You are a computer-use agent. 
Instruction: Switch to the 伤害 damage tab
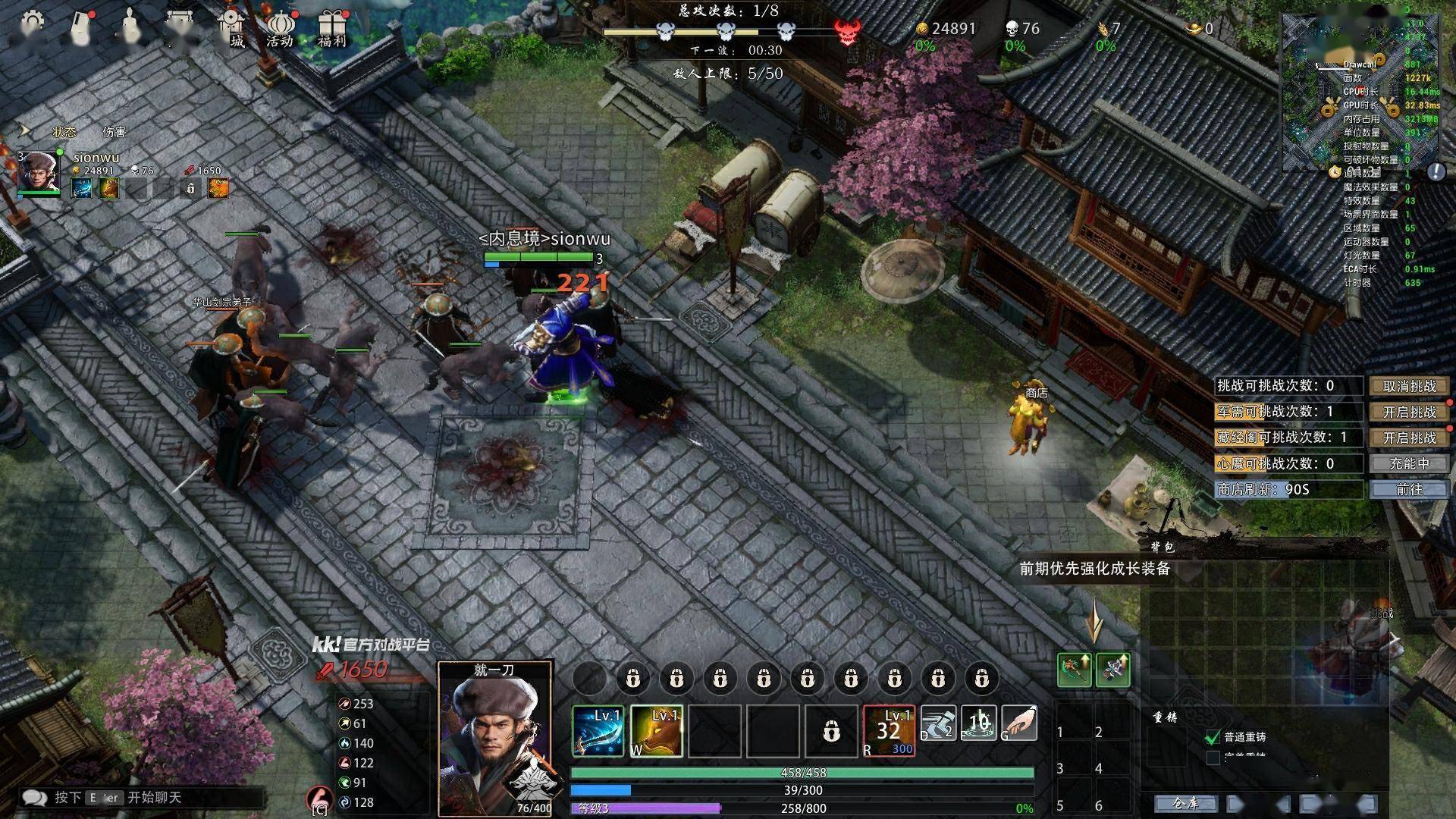(115, 132)
